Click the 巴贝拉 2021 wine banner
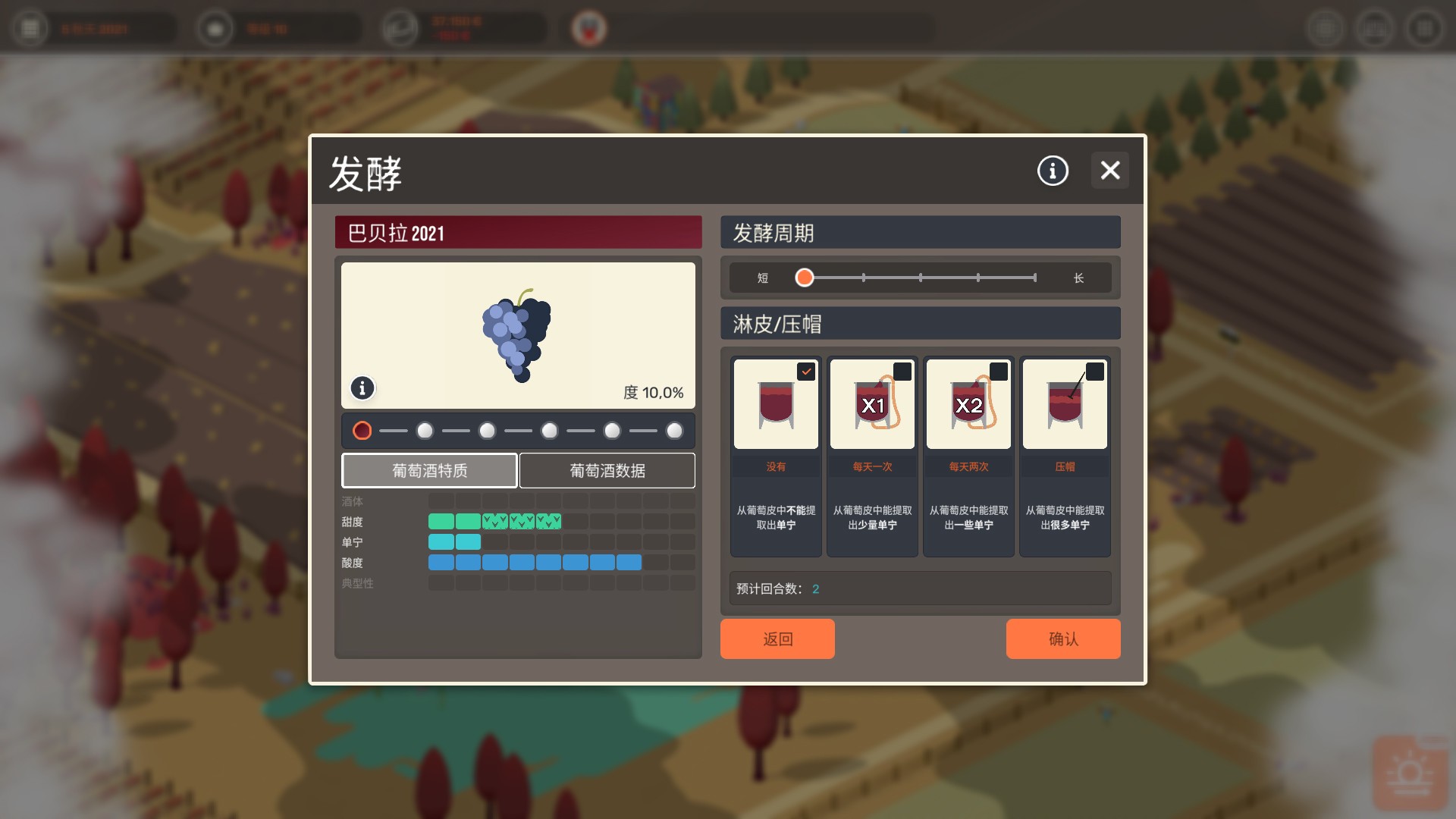This screenshot has width=1456, height=819. tap(518, 233)
